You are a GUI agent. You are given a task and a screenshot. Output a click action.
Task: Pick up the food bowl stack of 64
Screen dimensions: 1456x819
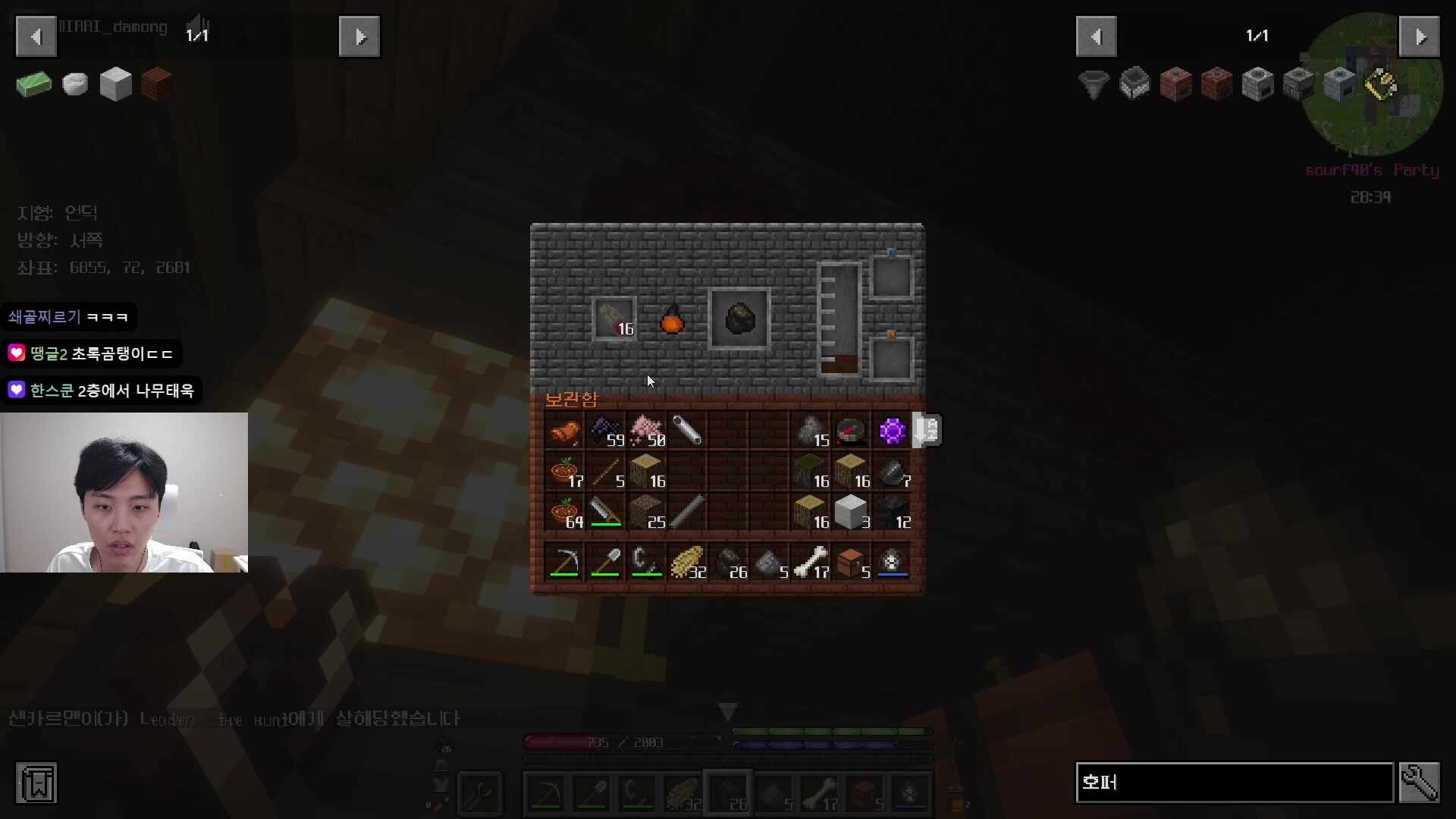pyautogui.click(x=565, y=513)
